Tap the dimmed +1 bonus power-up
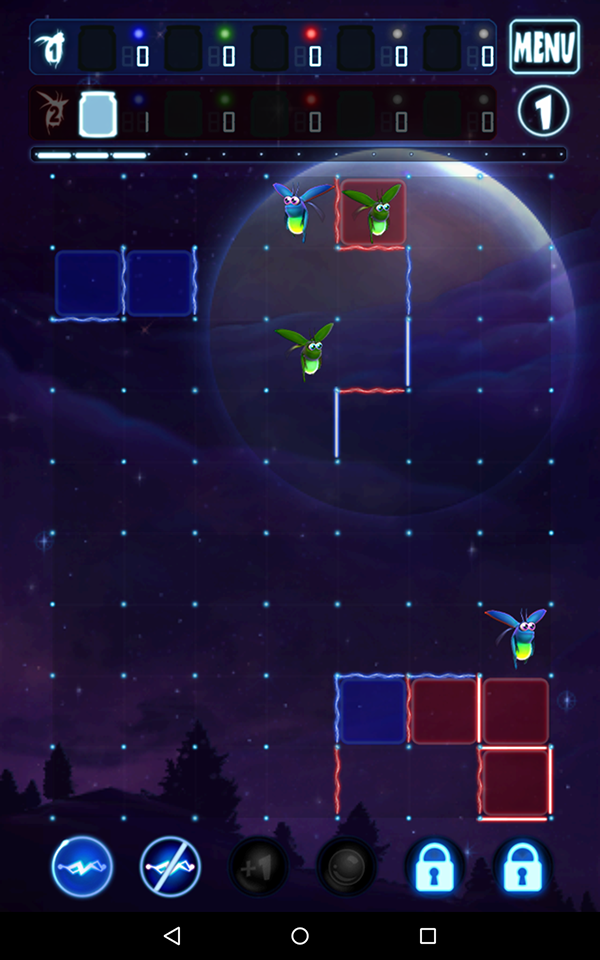 (x=258, y=866)
